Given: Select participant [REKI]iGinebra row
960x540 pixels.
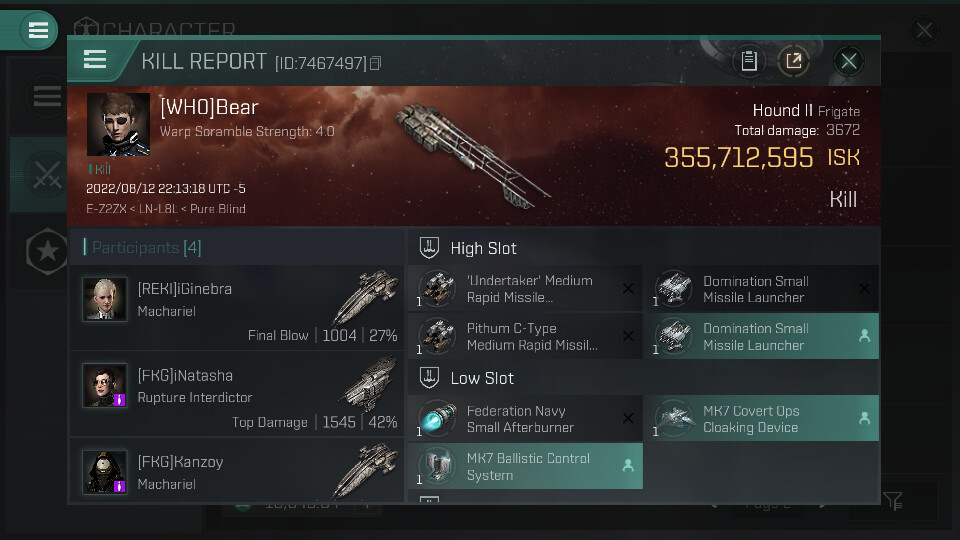Looking at the screenshot, I should pos(237,308).
